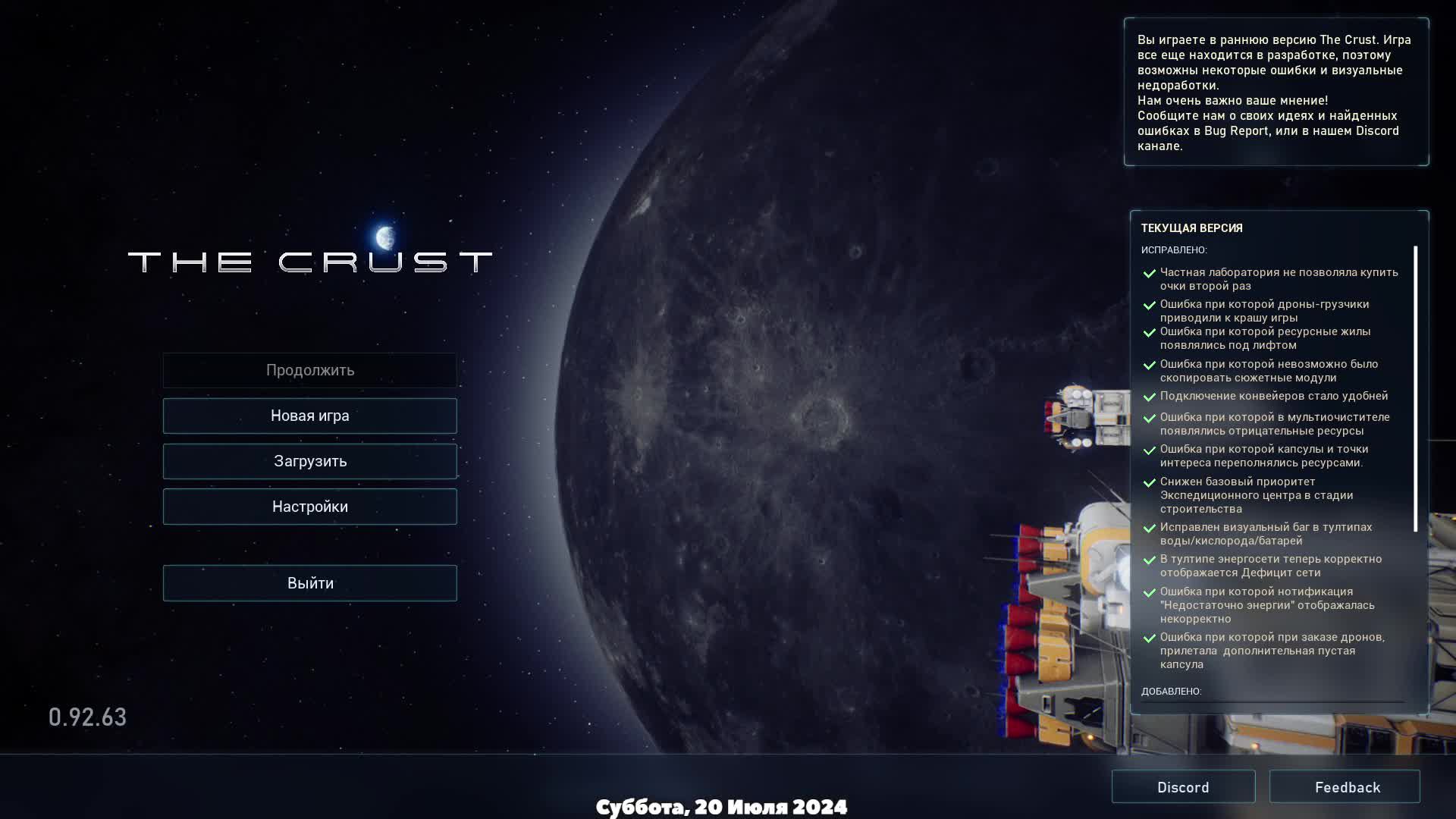The height and width of the screenshot is (819, 1456).
Task: Click the patch notes scrollbar
Action: (x=1415, y=388)
